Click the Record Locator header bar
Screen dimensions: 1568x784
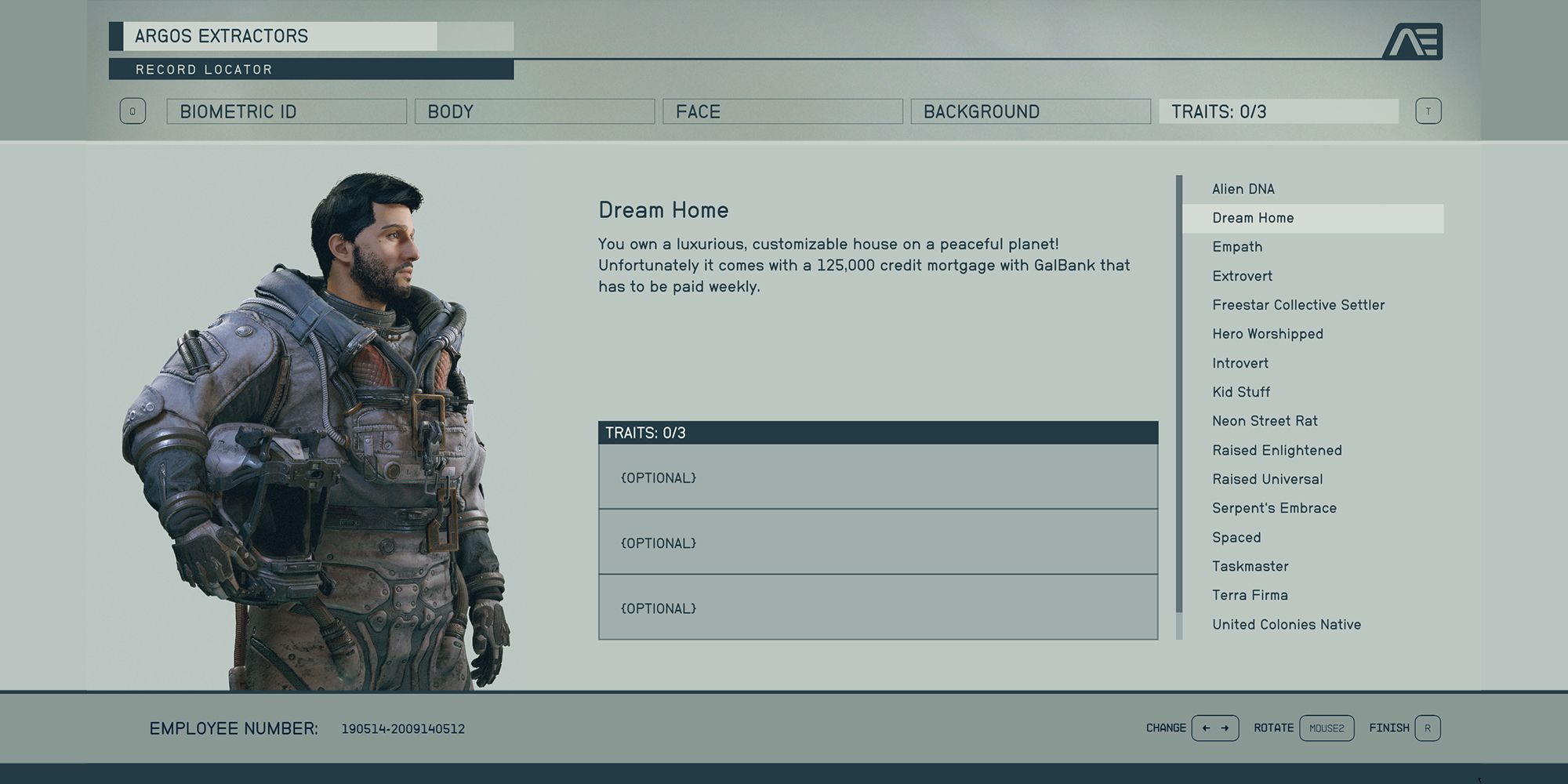pyautogui.click(x=310, y=69)
